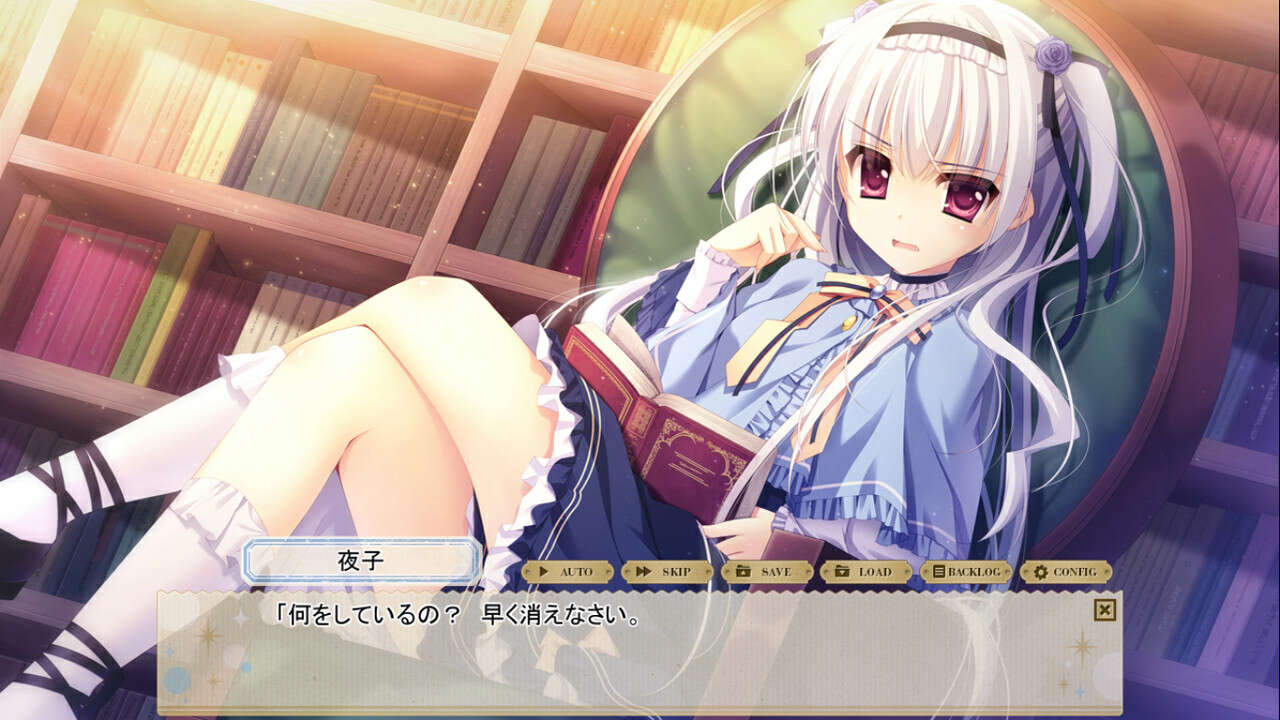
Task: Click the text-log icon on the BACKLOG button
Action: [939, 571]
